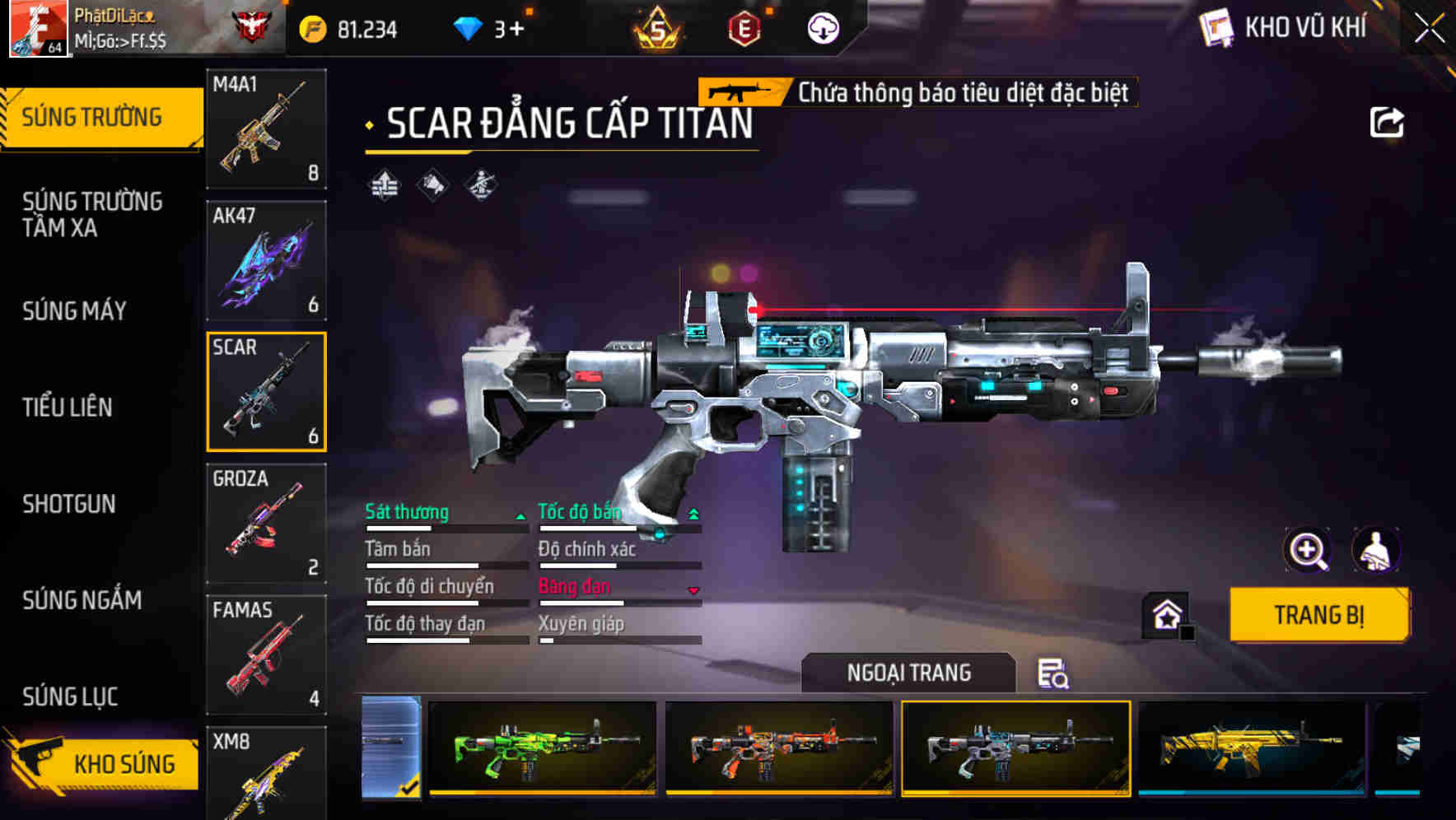Expand the Sát thương stat indicator
Viewport: 1456px width, 820px height.
click(519, 515)
